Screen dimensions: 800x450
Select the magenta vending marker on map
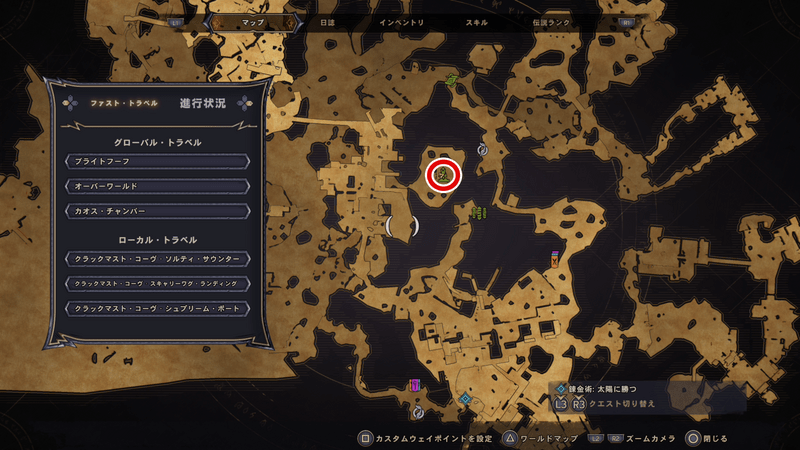414,385
